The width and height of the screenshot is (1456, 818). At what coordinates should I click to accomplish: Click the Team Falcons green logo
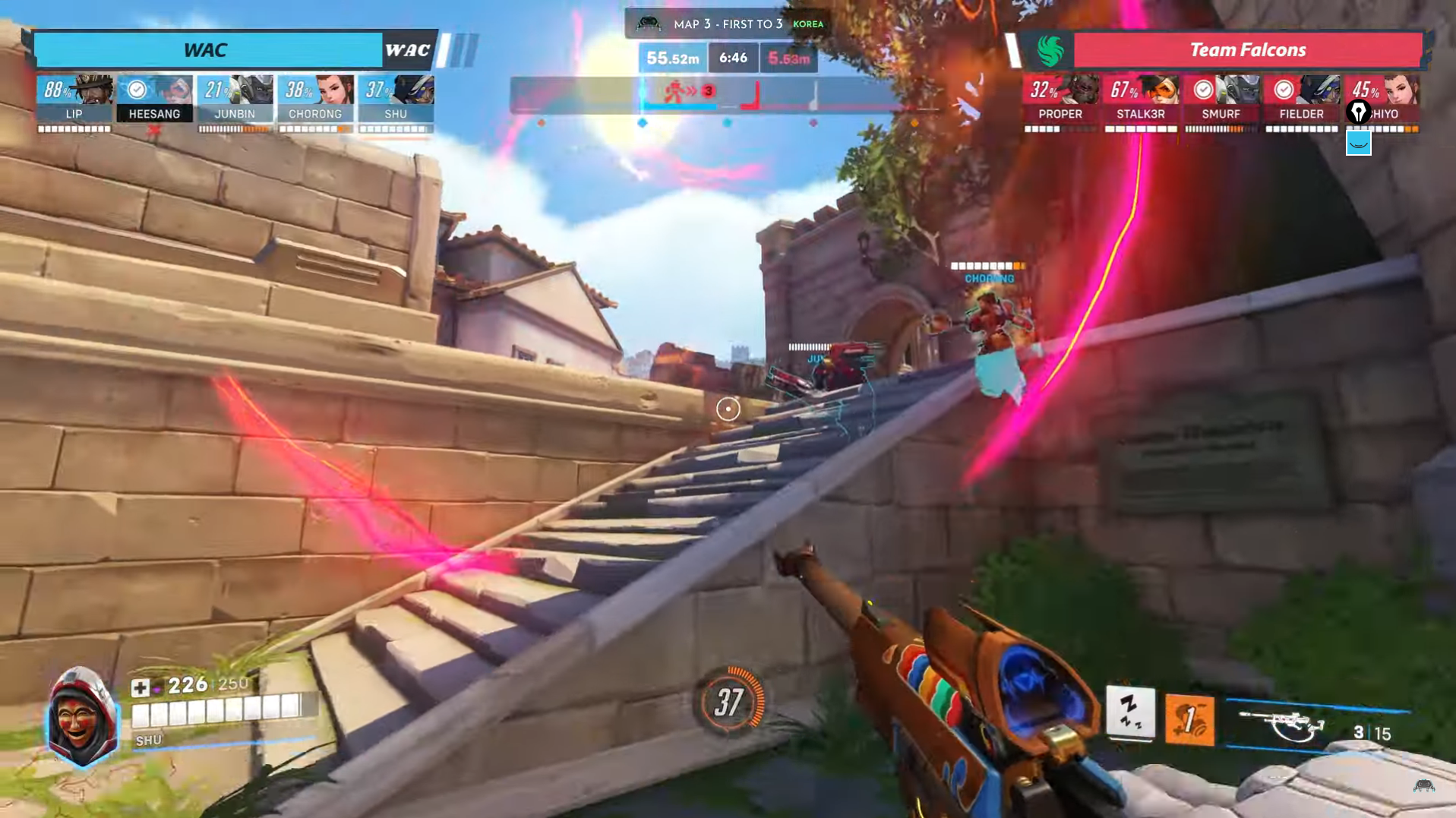pos(1050,51)
